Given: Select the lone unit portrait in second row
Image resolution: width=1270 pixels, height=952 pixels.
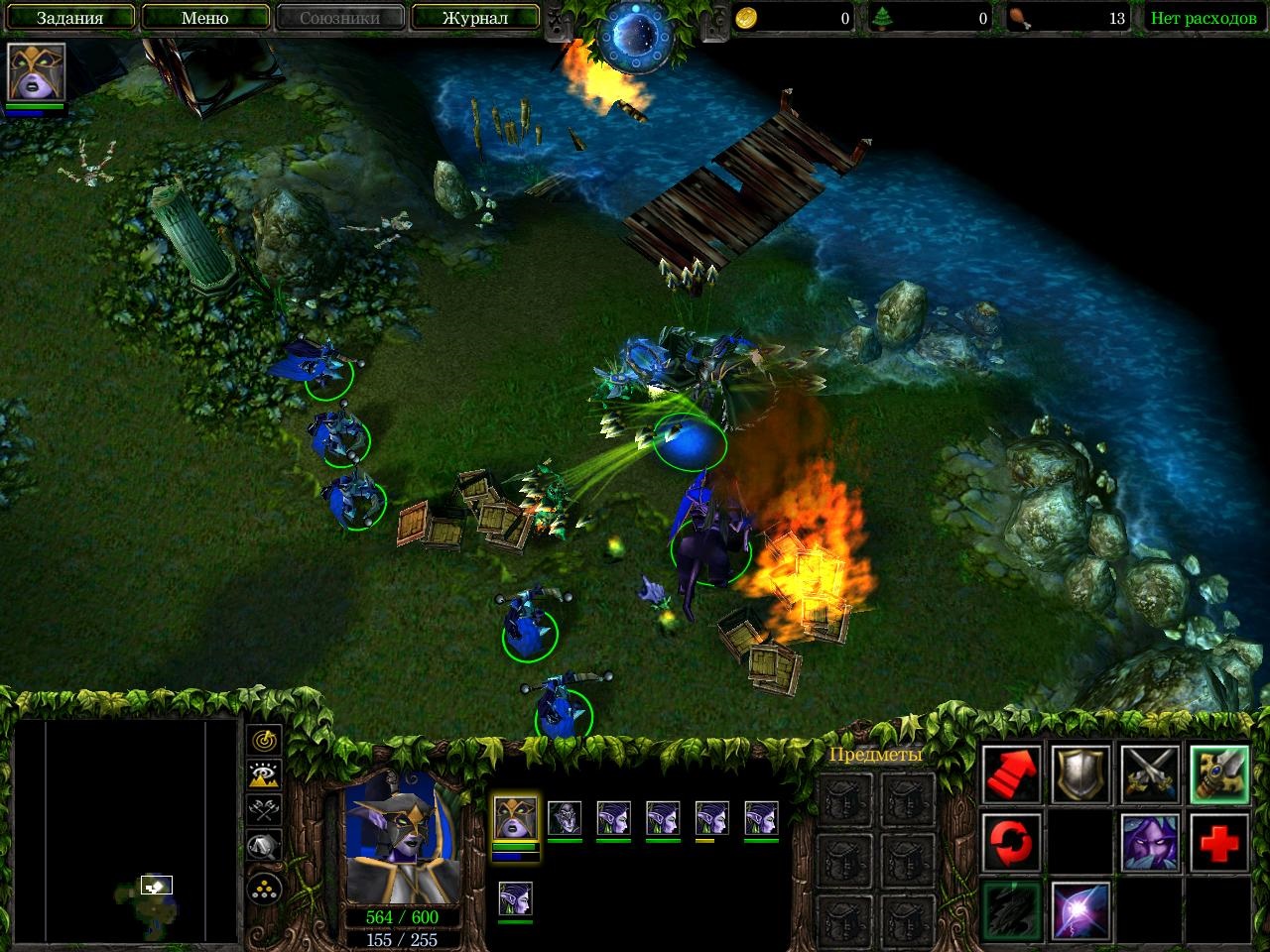Looking at the screenshot, I should [515, 898].
